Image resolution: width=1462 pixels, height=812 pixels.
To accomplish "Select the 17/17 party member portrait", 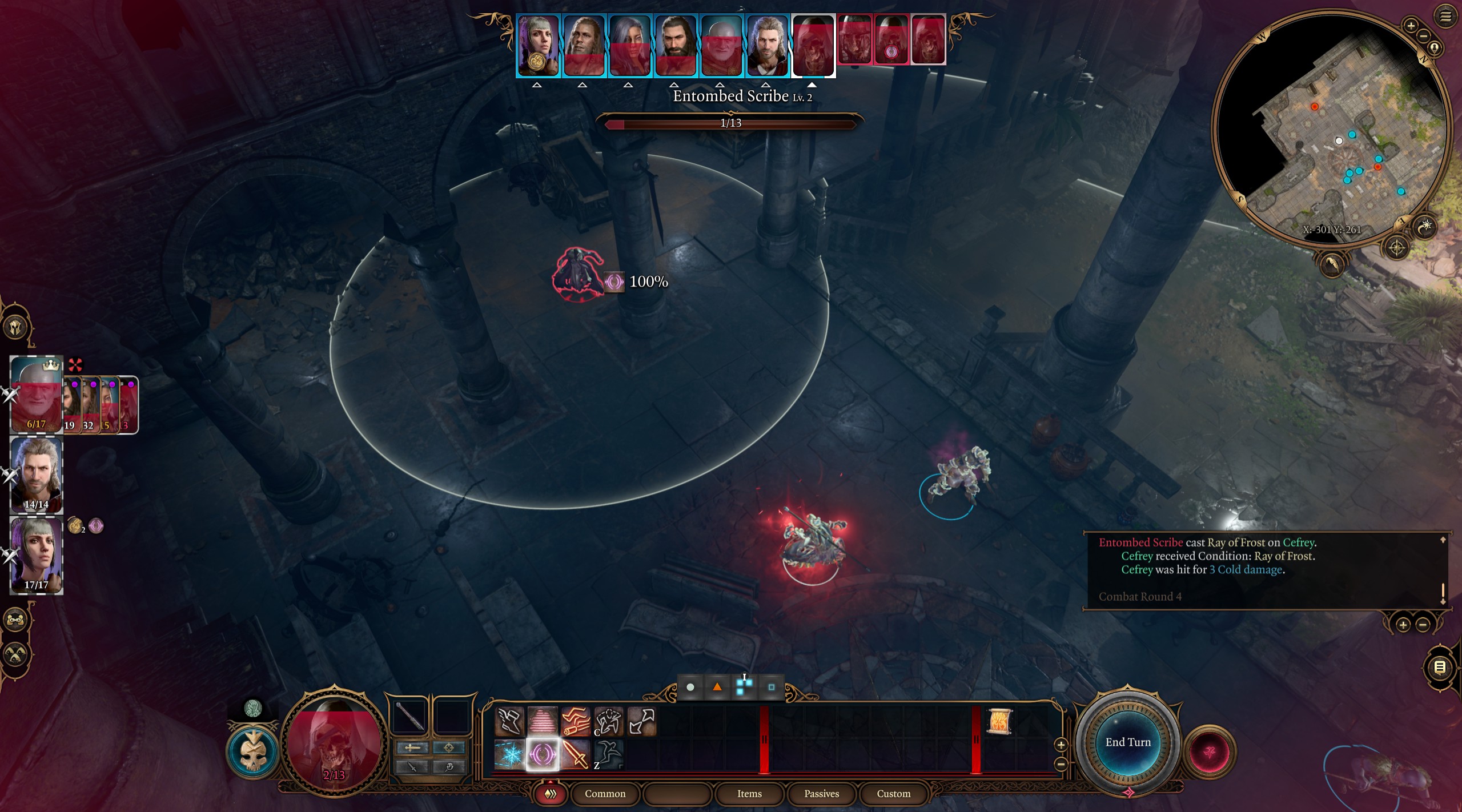I will click(36, 554).
